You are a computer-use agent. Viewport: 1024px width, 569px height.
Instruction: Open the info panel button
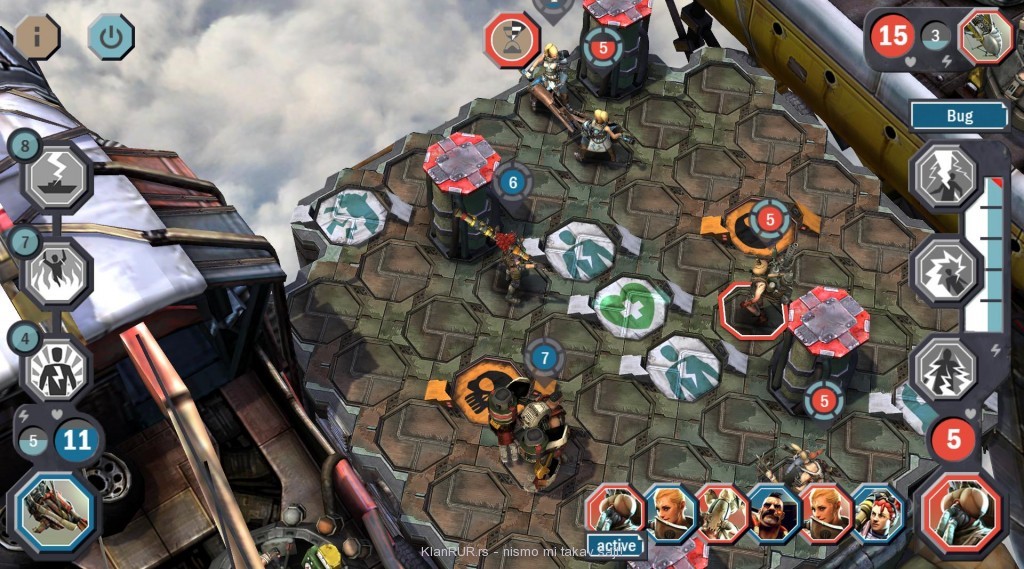pos(37,37)
